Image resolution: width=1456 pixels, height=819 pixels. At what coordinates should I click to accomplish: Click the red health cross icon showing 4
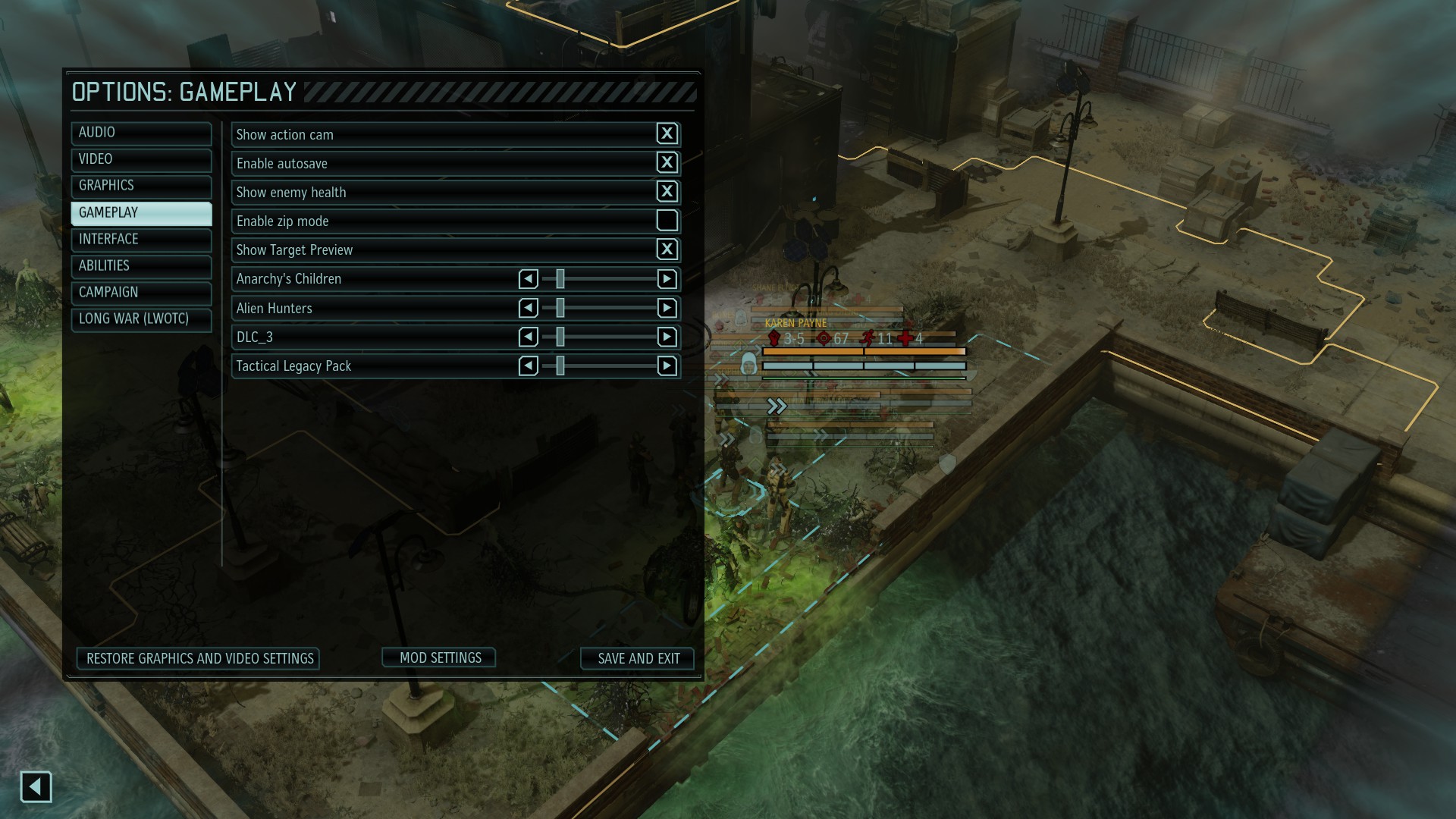pyautogui.click(x=904, y=339)
